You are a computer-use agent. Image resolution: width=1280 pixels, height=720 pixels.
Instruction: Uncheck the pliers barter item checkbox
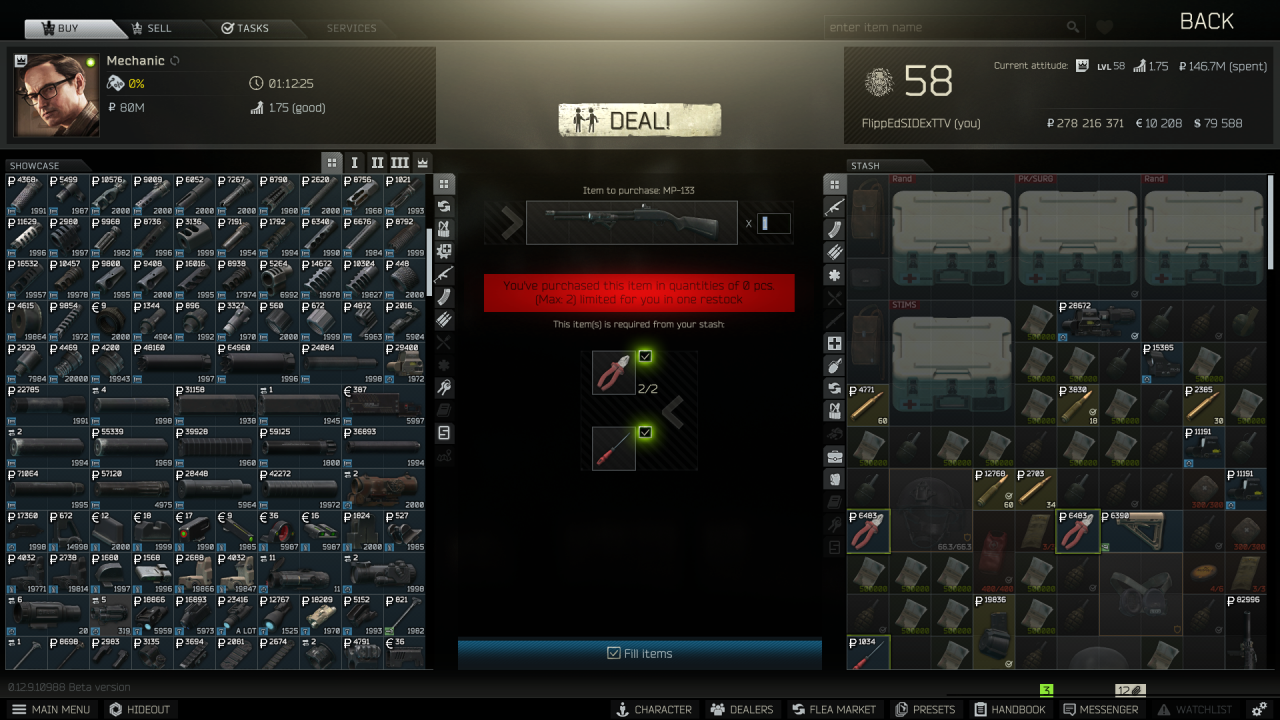pyautogui.click(x=645, y=356)
